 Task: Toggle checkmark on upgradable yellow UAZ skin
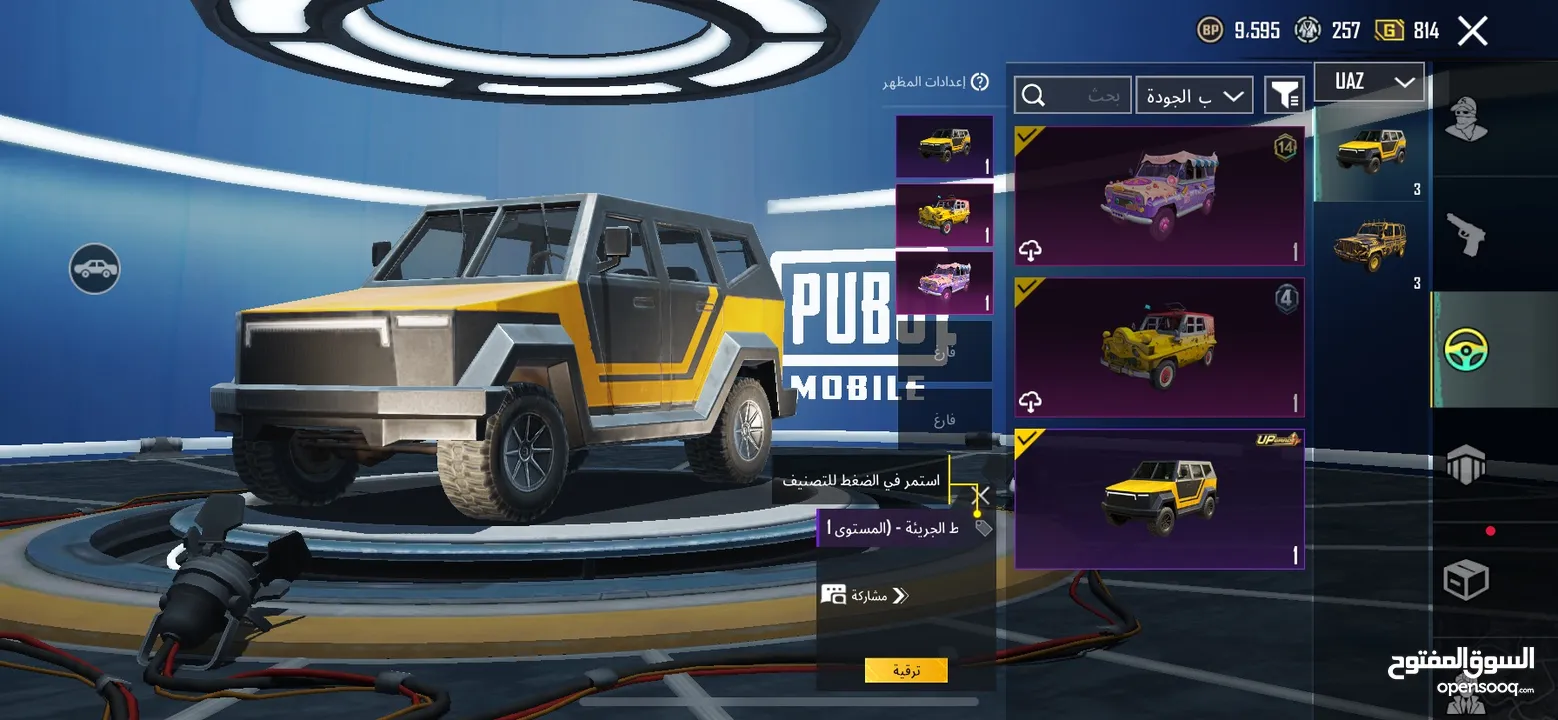[1026, 441]
